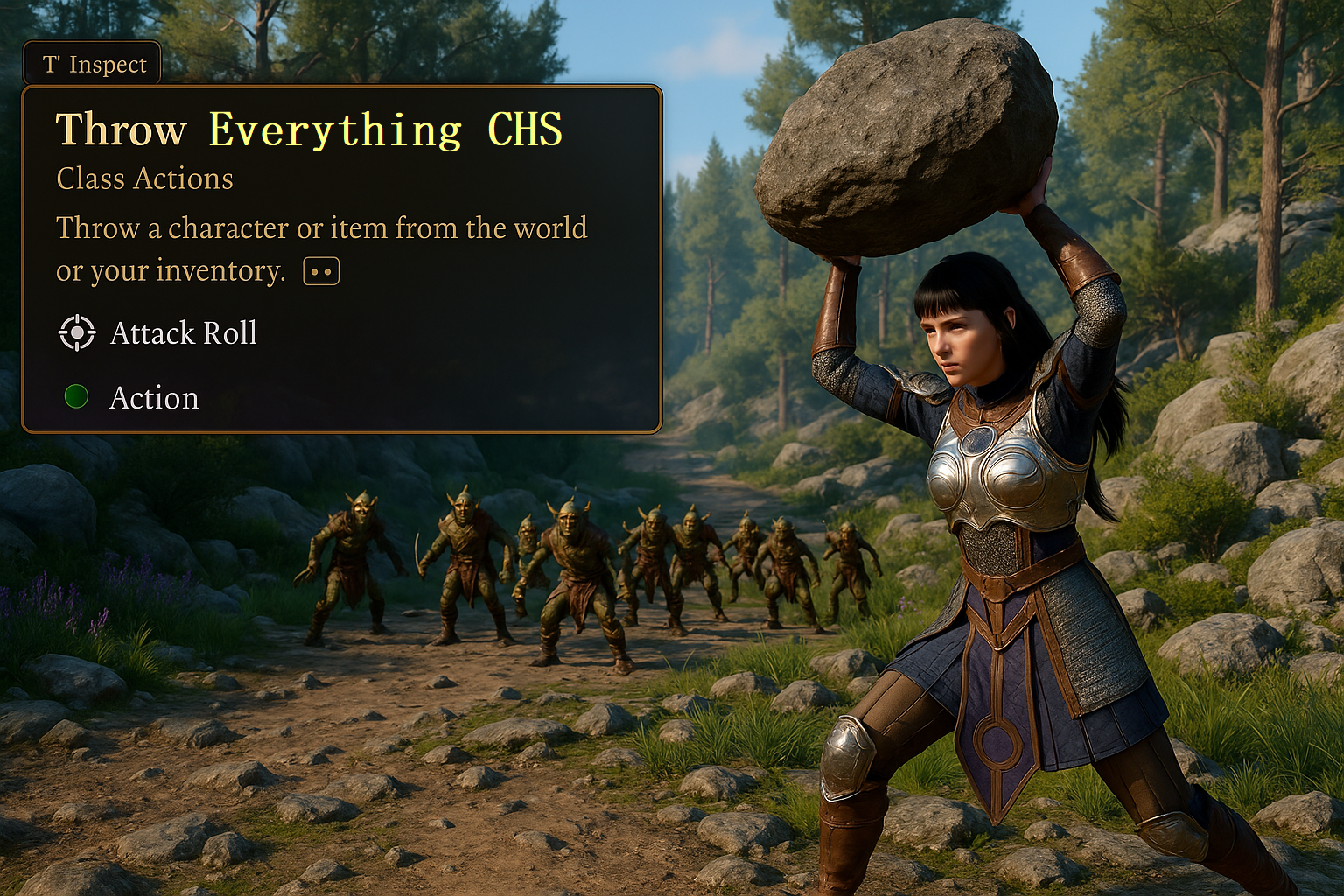Click the Attack Roll text label
The width and height of the screenshot is (1344, 896).
[x=183, y=333]
